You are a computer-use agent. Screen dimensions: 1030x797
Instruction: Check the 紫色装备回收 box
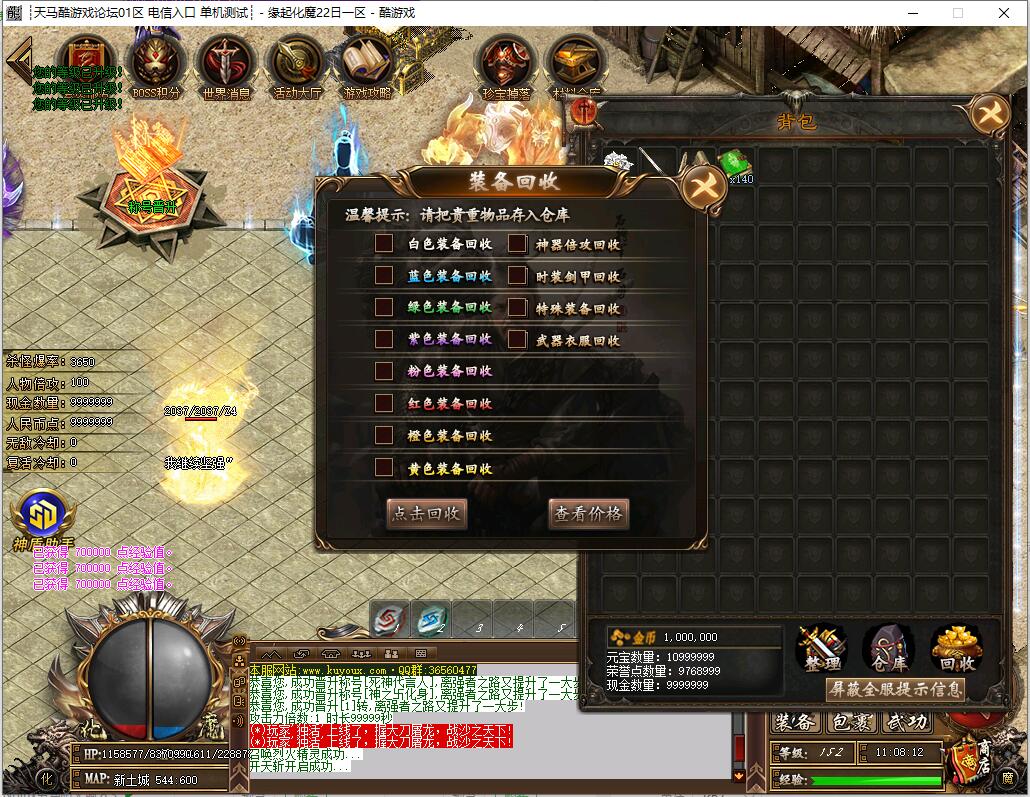[x=384, y=339]
